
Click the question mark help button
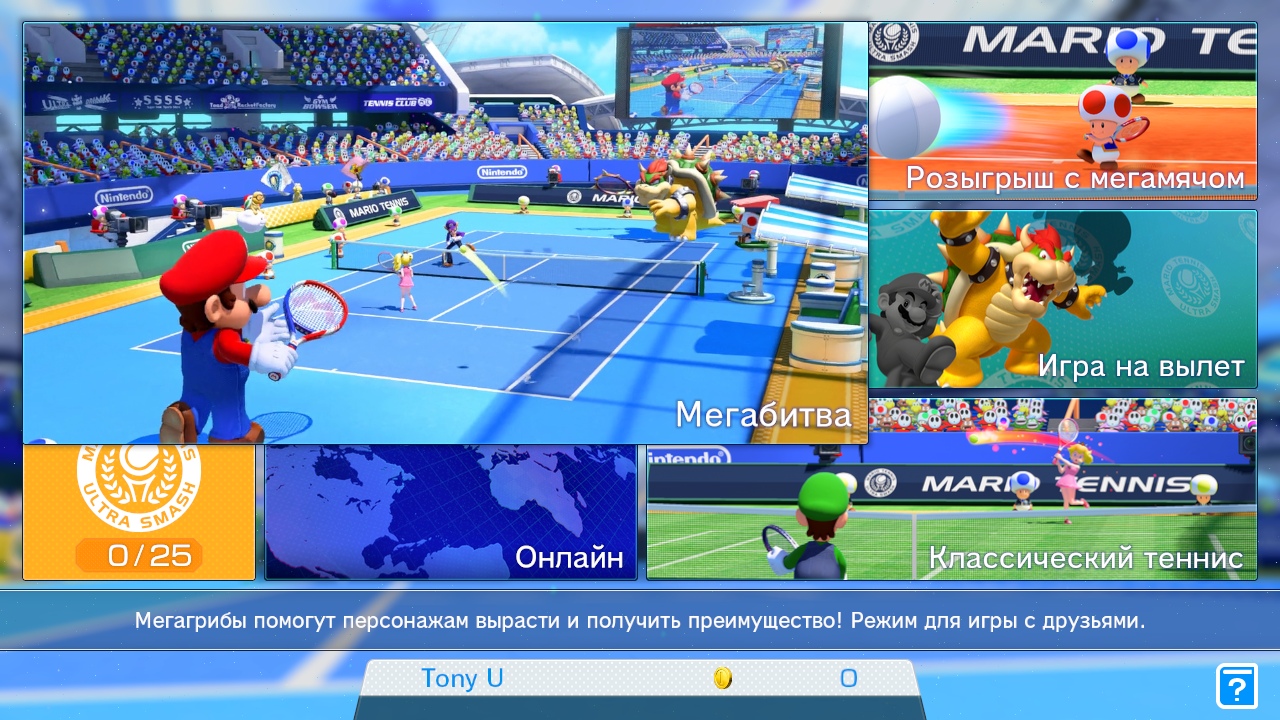(x=1236, y=686)
